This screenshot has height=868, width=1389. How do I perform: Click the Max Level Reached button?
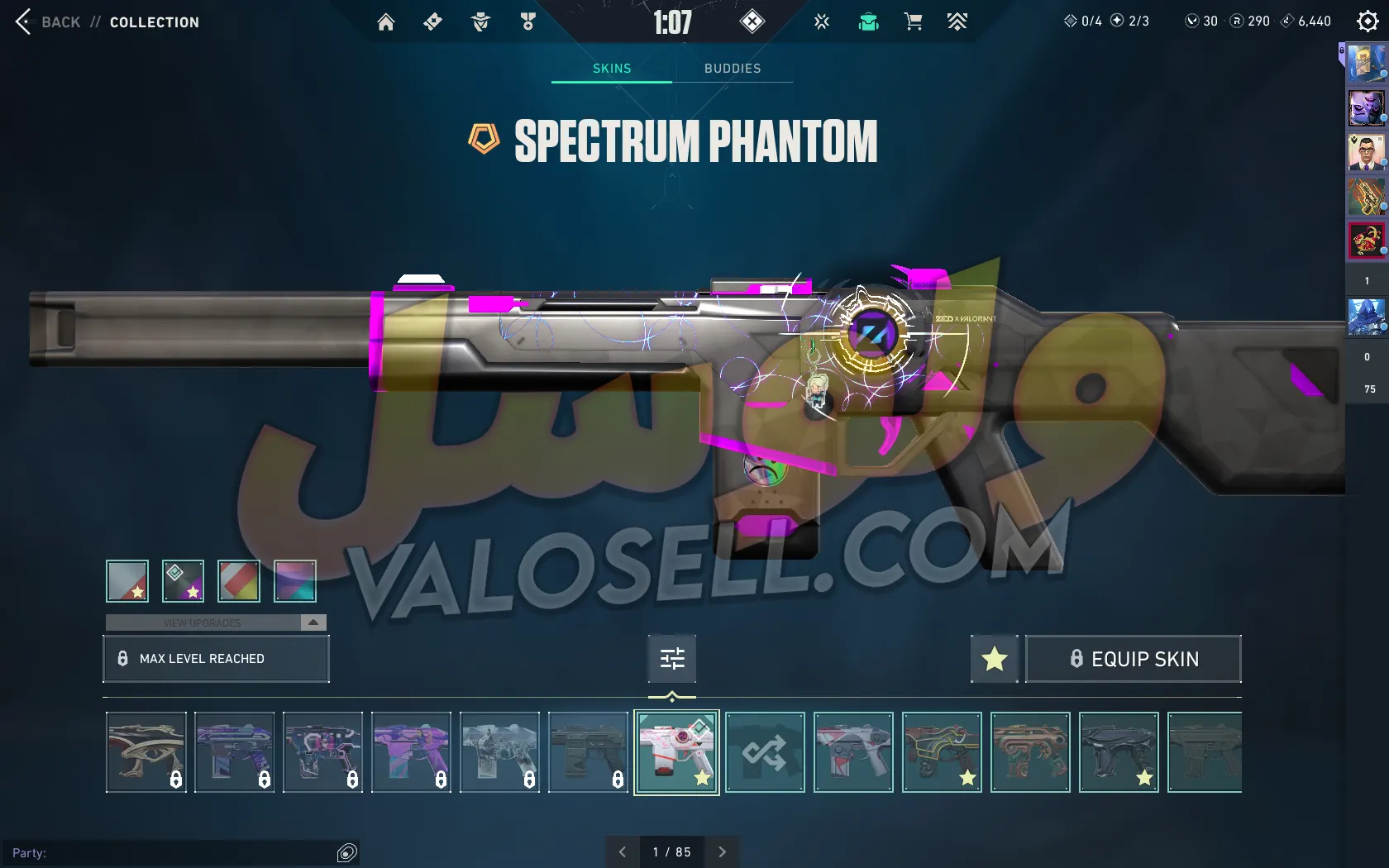pyautogui.click(x=216, y=659)
